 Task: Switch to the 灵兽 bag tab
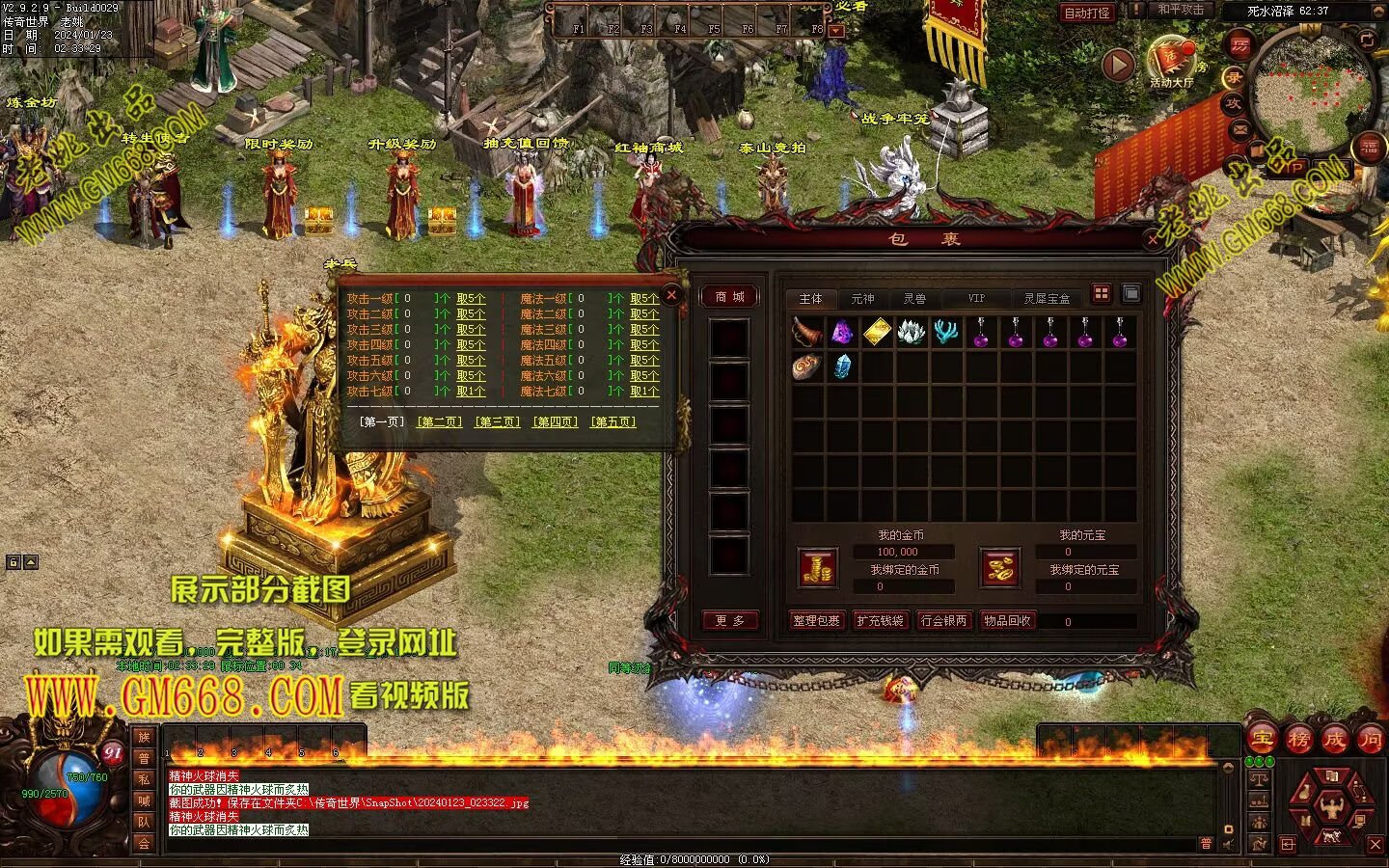(914, 299)
